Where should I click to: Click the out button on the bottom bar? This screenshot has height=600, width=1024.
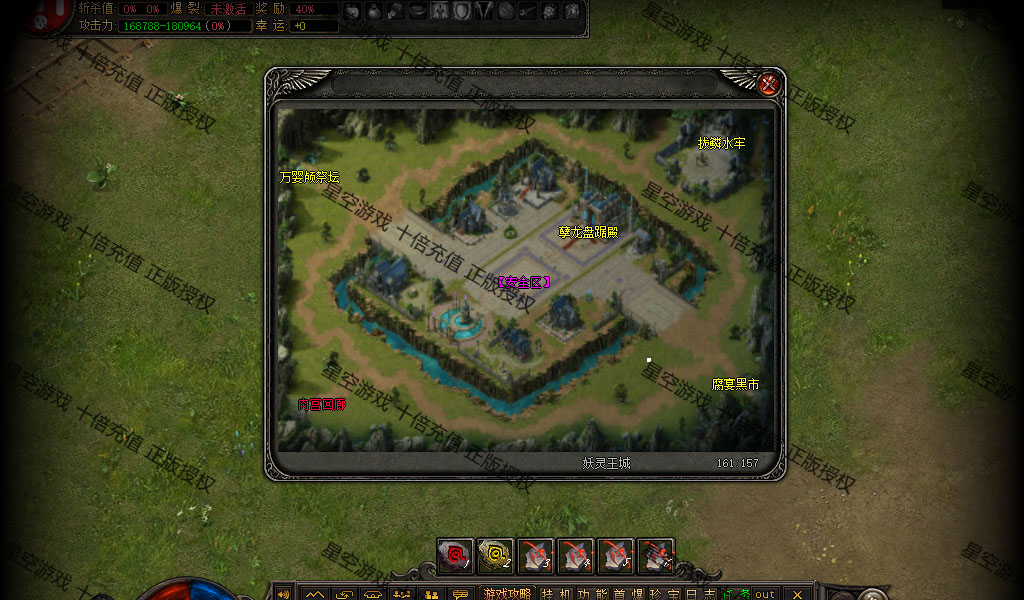[765, 594]
